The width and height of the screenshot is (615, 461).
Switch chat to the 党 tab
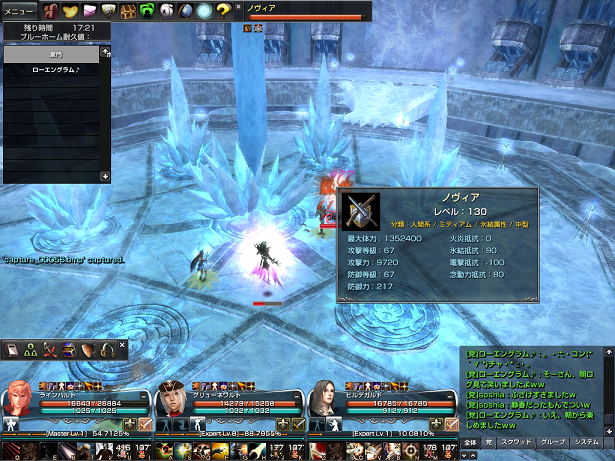coord(489,440)
